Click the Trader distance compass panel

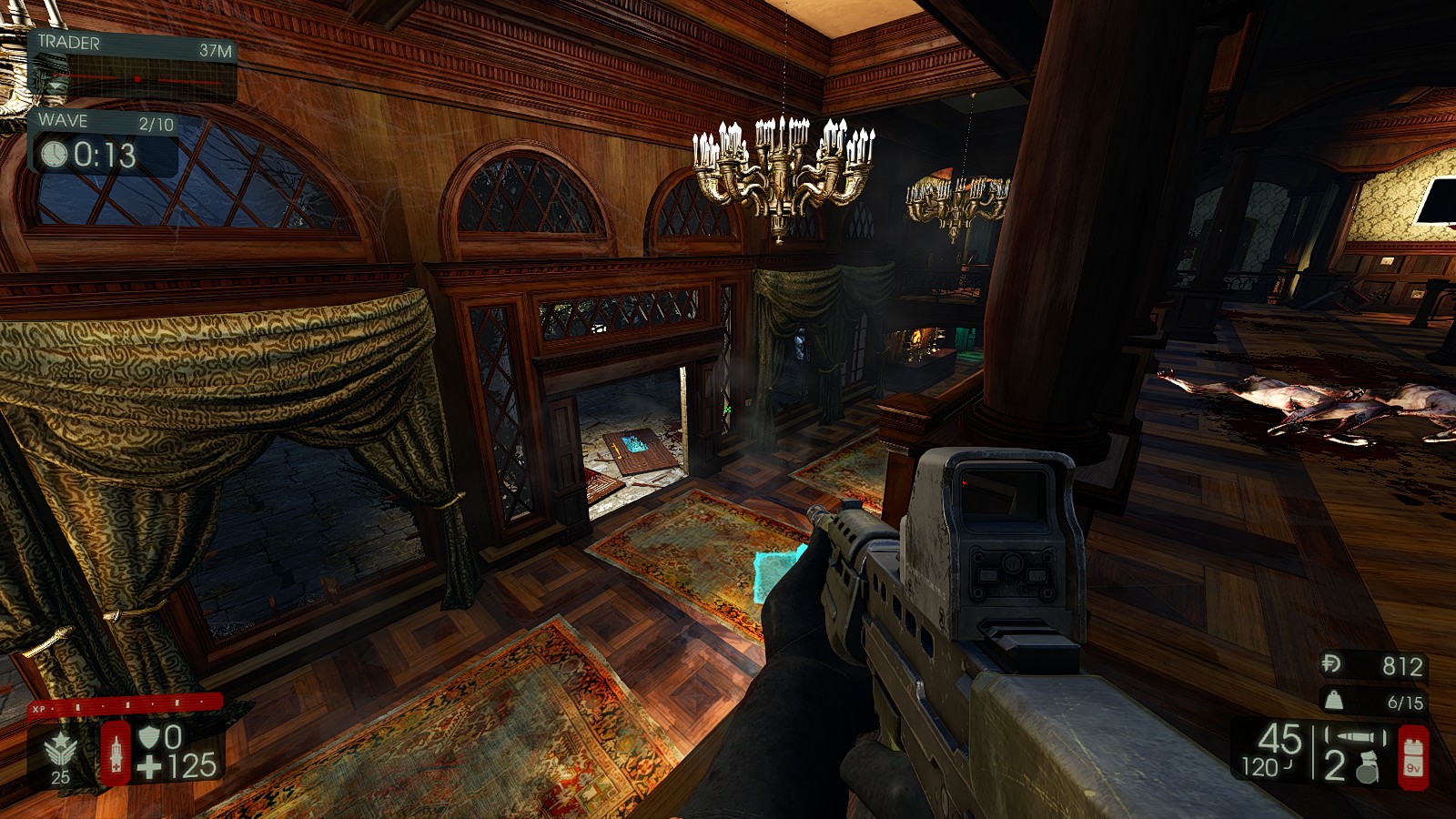tap(133, 67)
